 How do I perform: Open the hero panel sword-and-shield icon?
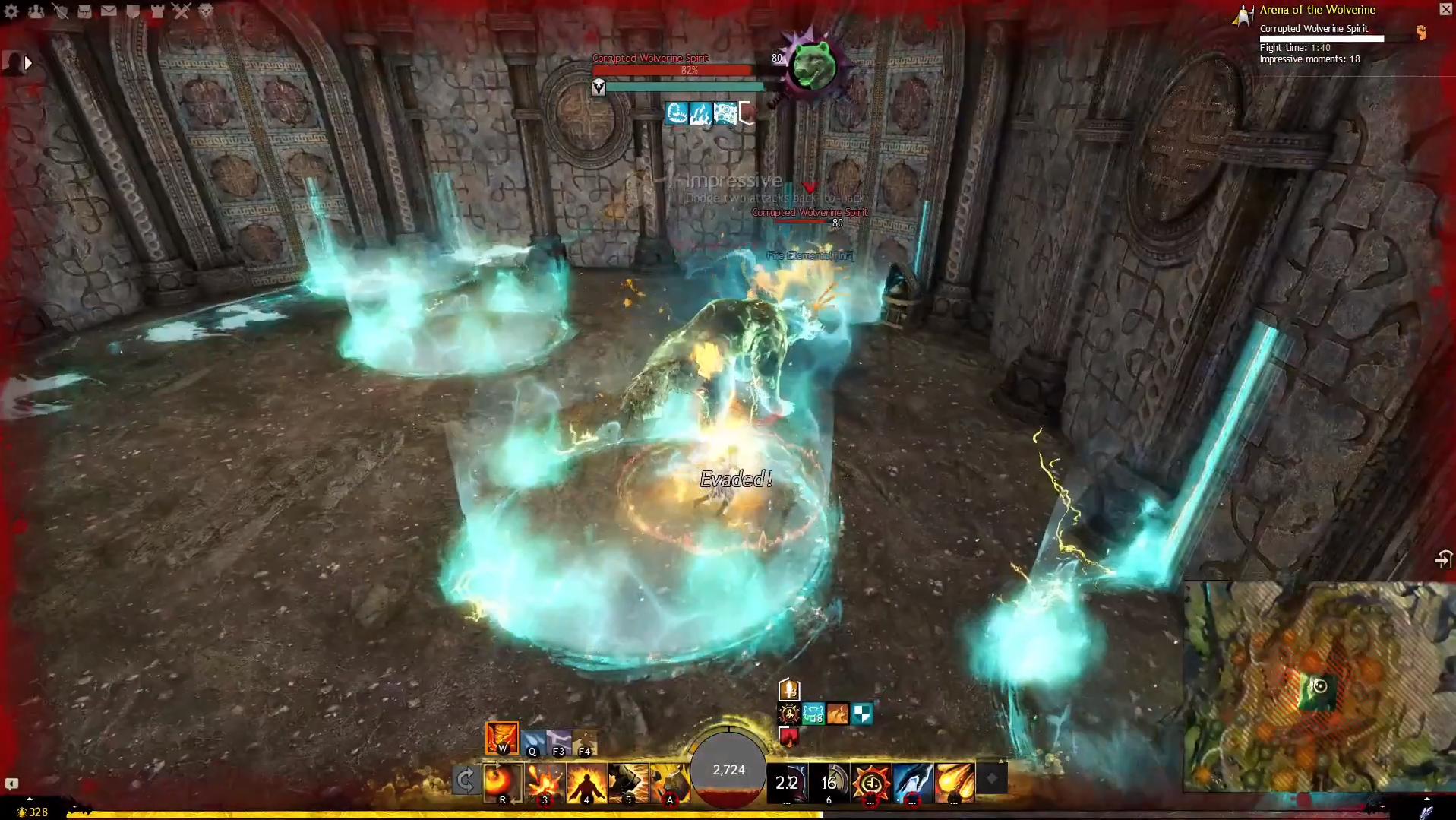coord(60,11)
